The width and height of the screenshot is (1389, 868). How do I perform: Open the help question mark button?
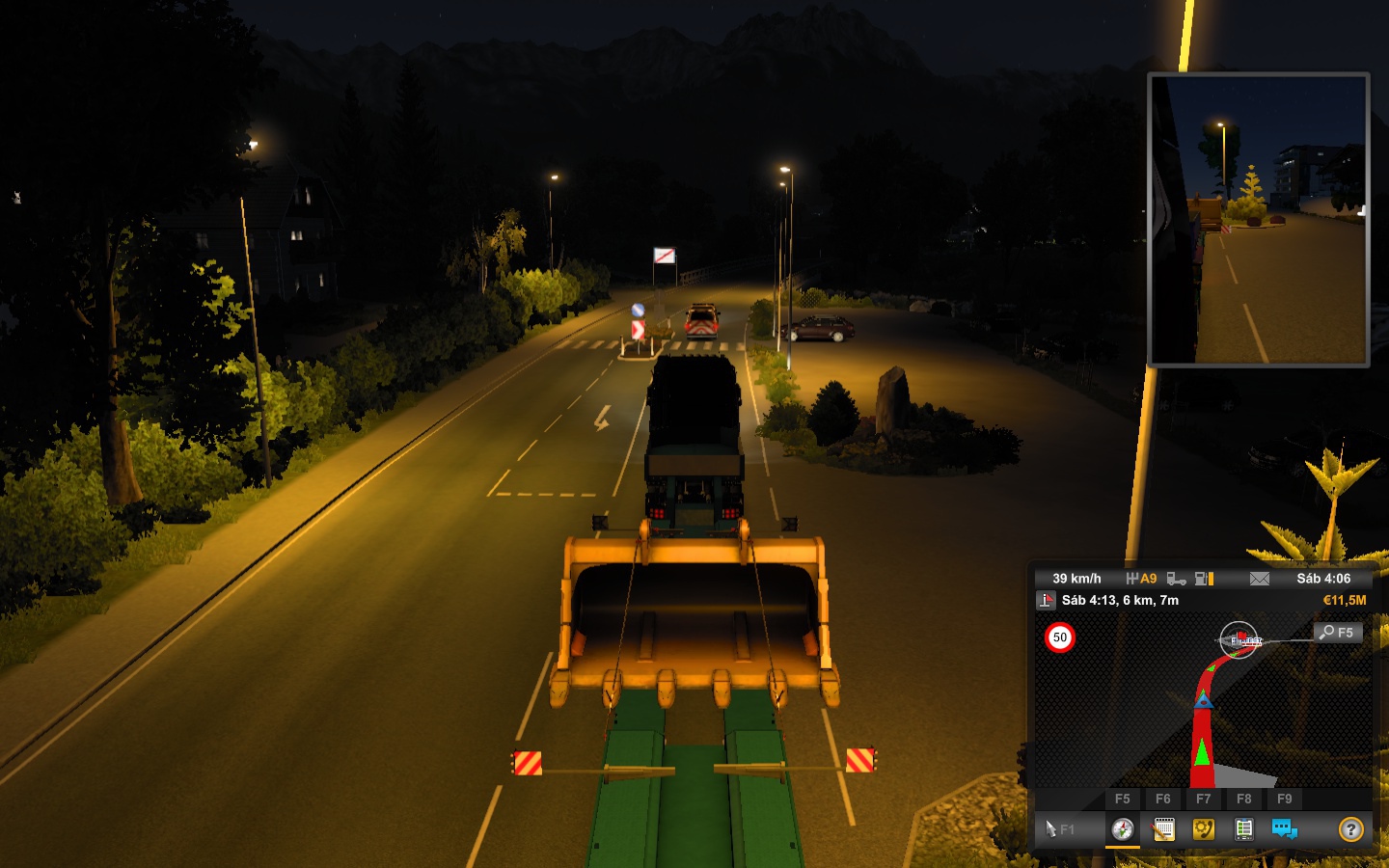click(1350, 829)
